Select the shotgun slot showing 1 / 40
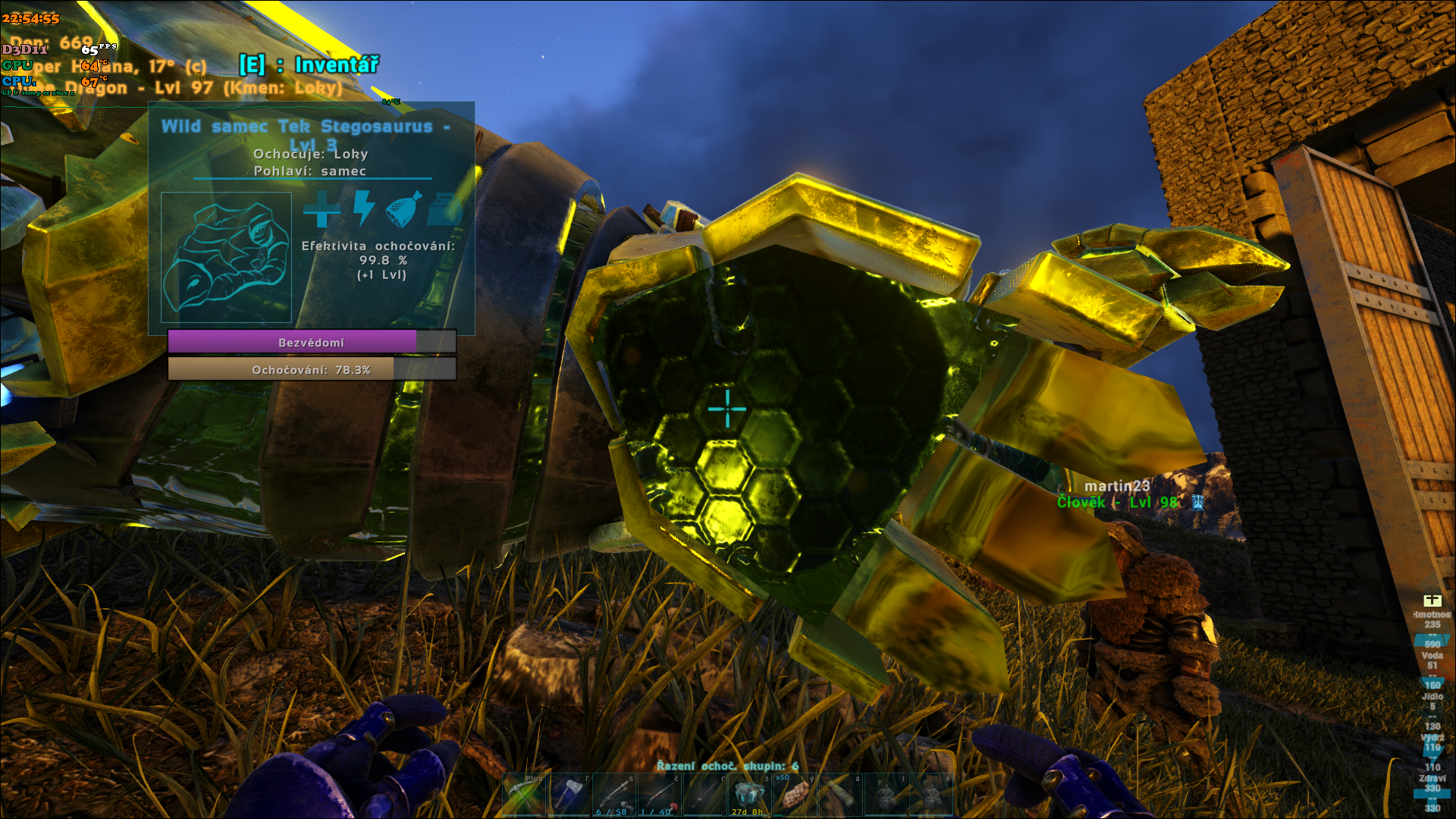Viewport: 1456px width, 819px height. point(659,795)
